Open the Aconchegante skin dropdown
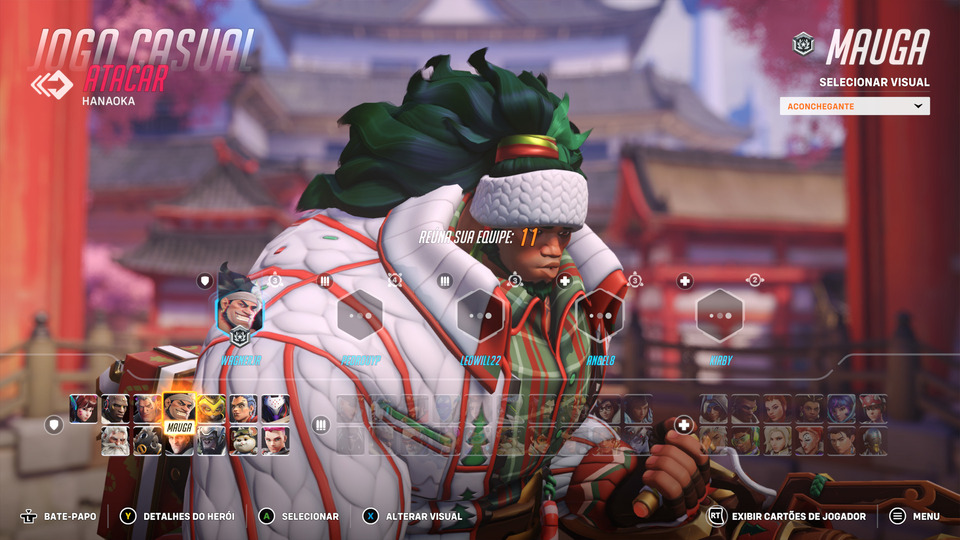Image resolution: width=960 pixels, height=540 pixels. (x=854, y=106)
